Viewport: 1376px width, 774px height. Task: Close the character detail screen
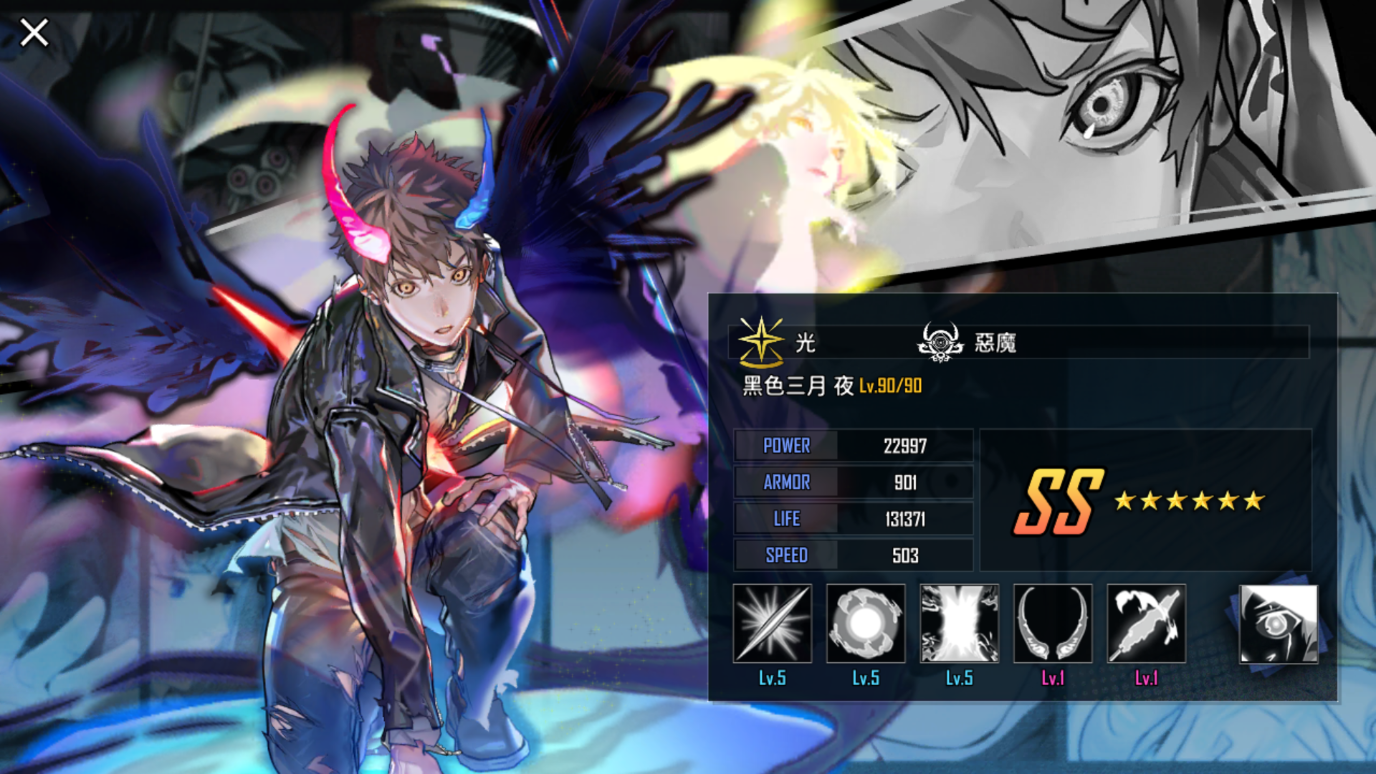tap(33, 32)
